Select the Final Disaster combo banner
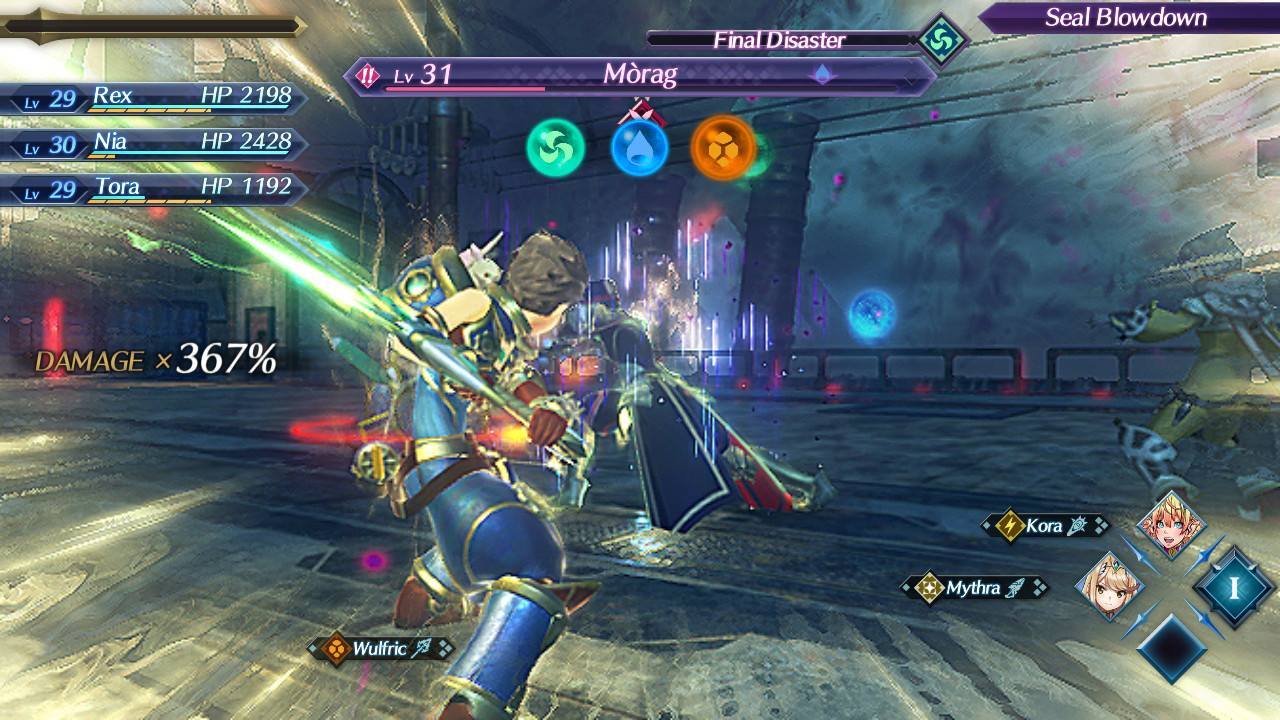The image size is (1280, 720). pos(780,40)
